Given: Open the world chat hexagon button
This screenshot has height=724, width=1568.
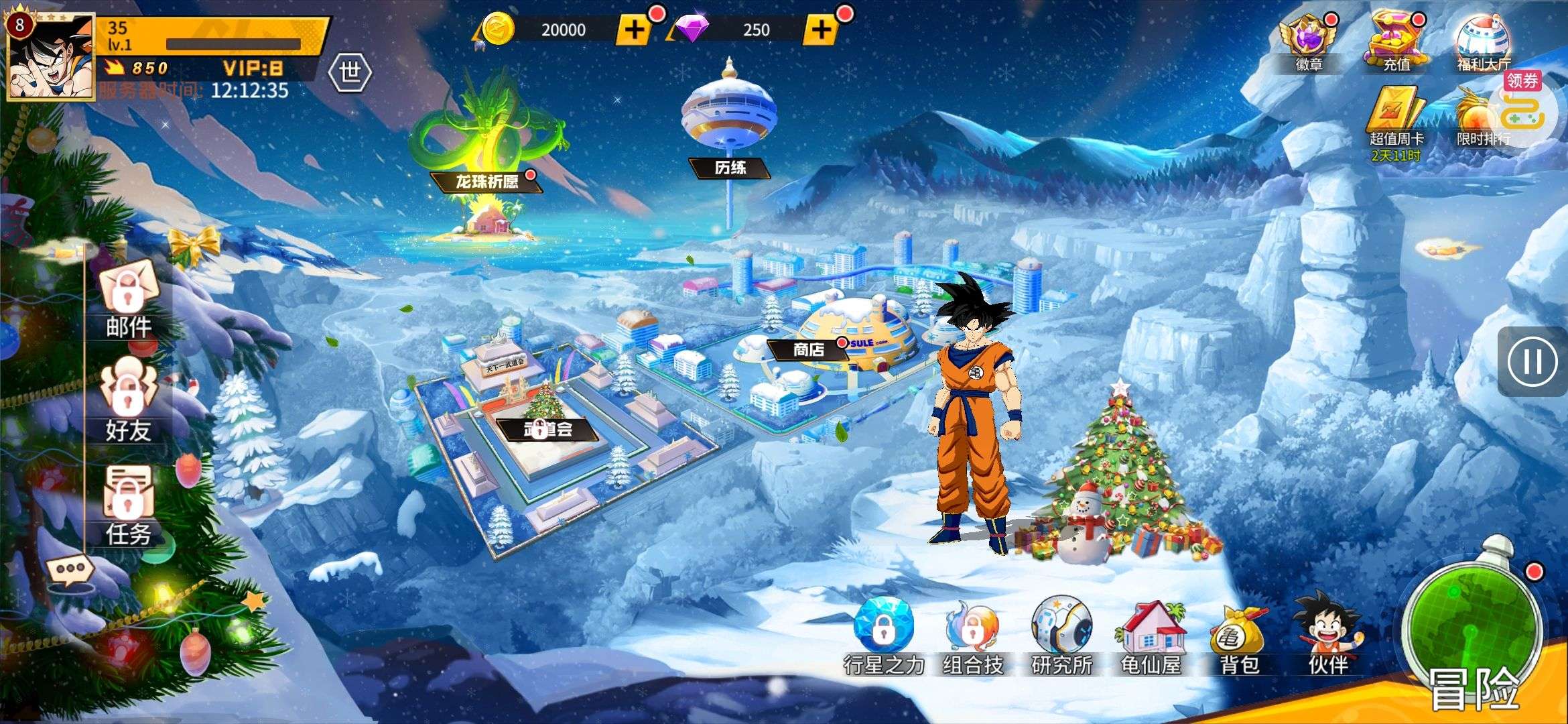Looking at the screenshot, I should coord(350,72).
